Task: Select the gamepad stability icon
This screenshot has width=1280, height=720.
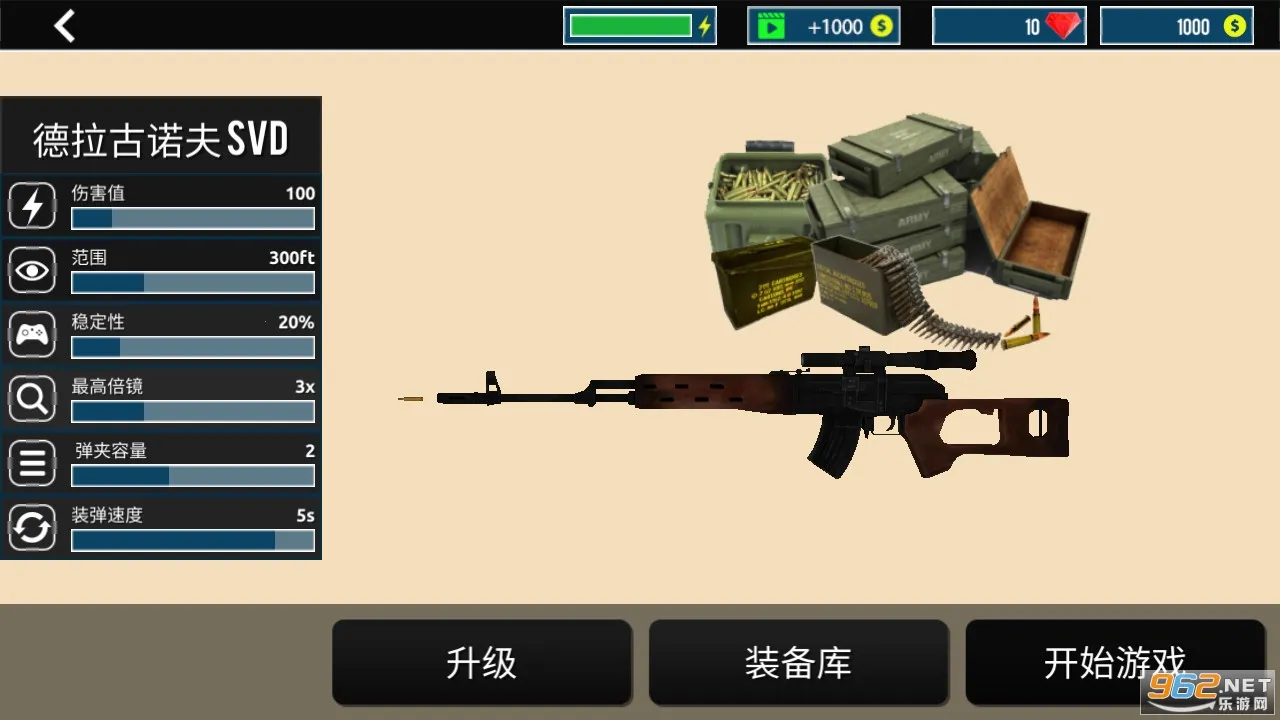Action: coord(32,334)
